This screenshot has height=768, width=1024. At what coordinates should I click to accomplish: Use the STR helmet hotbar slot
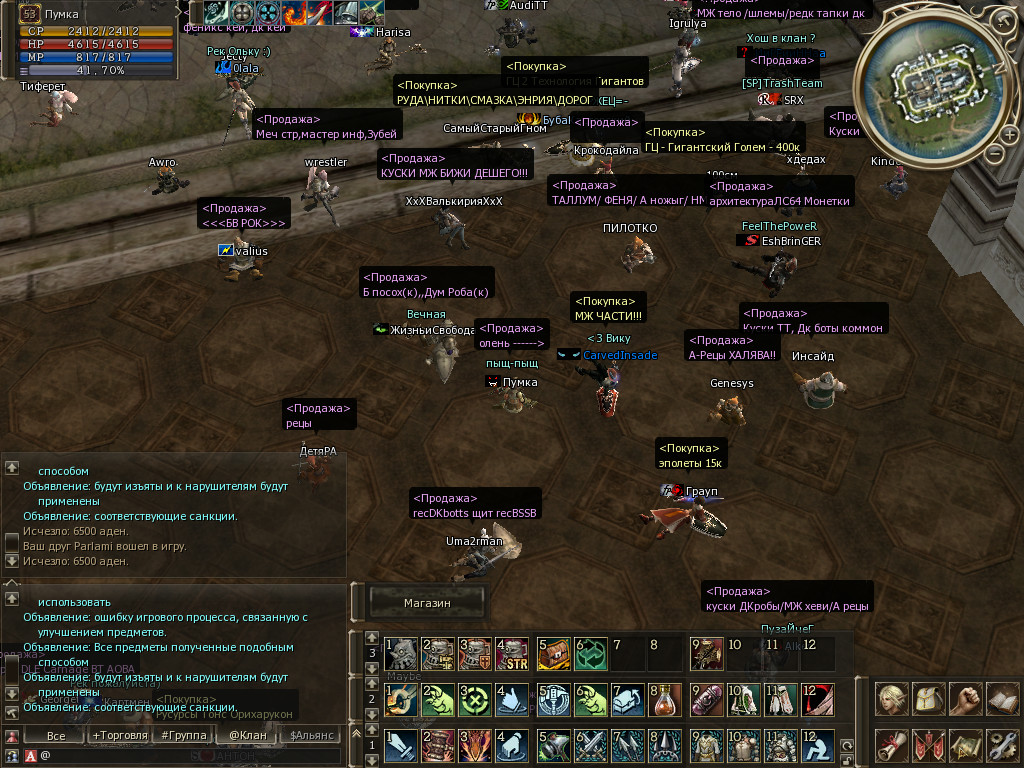513,653
